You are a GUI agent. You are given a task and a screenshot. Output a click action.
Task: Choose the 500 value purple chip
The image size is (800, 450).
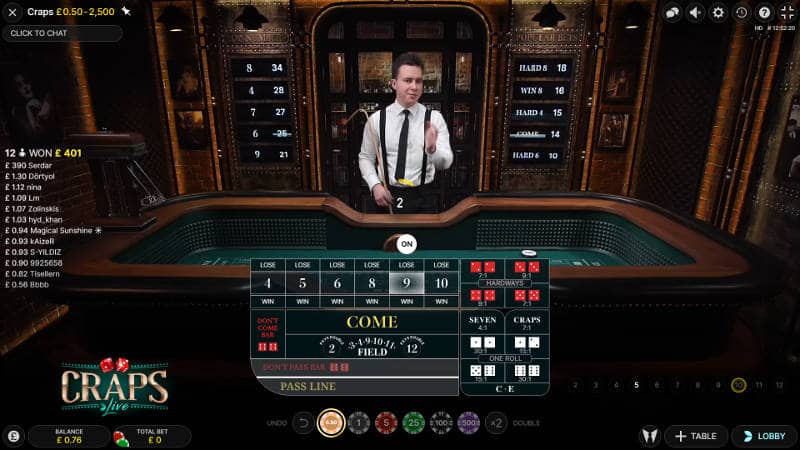tap(467, 423)
